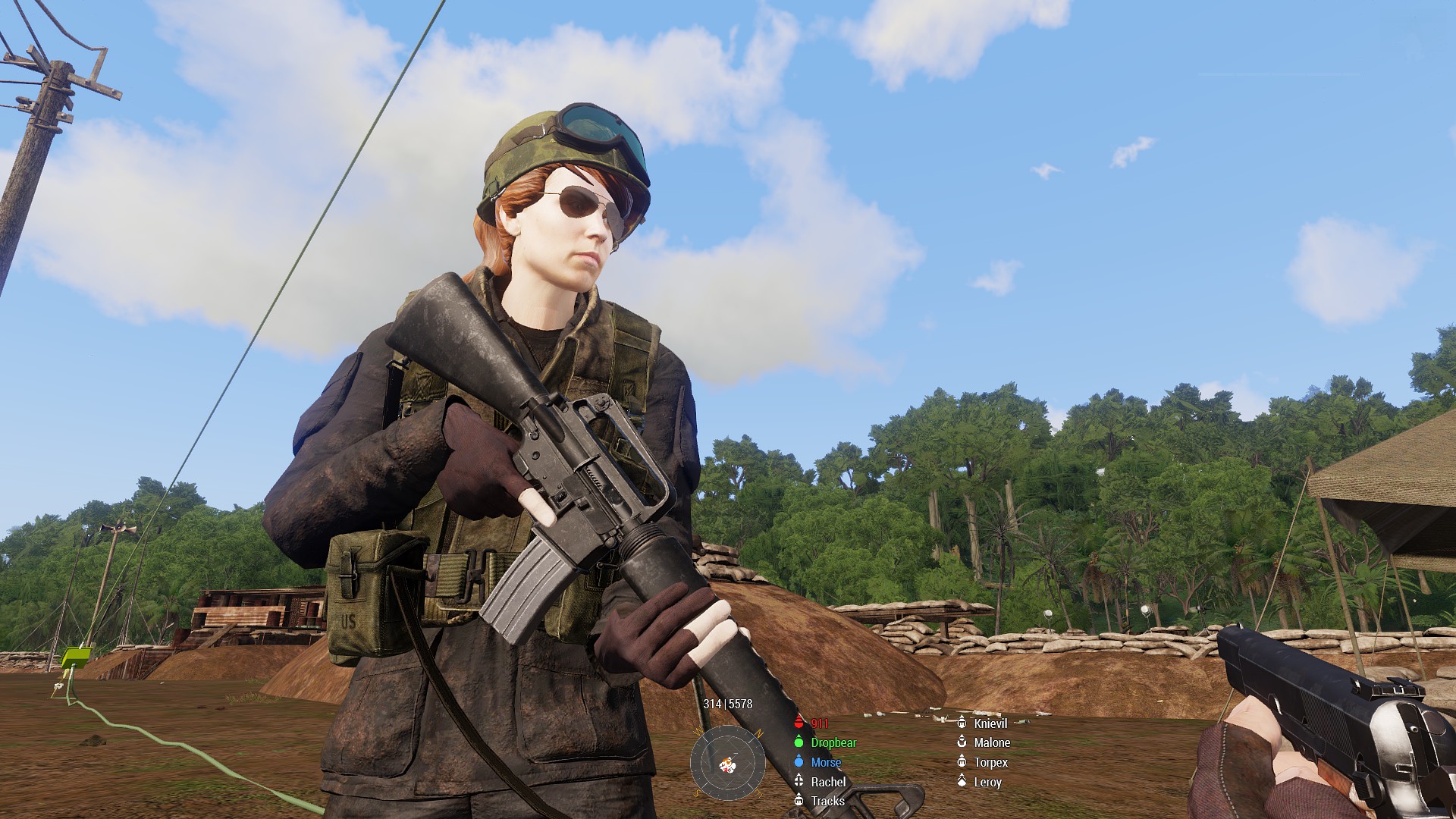Pick Torpex from the squad list
This screenshot has height=819, width=1456.
click(990, 763)
